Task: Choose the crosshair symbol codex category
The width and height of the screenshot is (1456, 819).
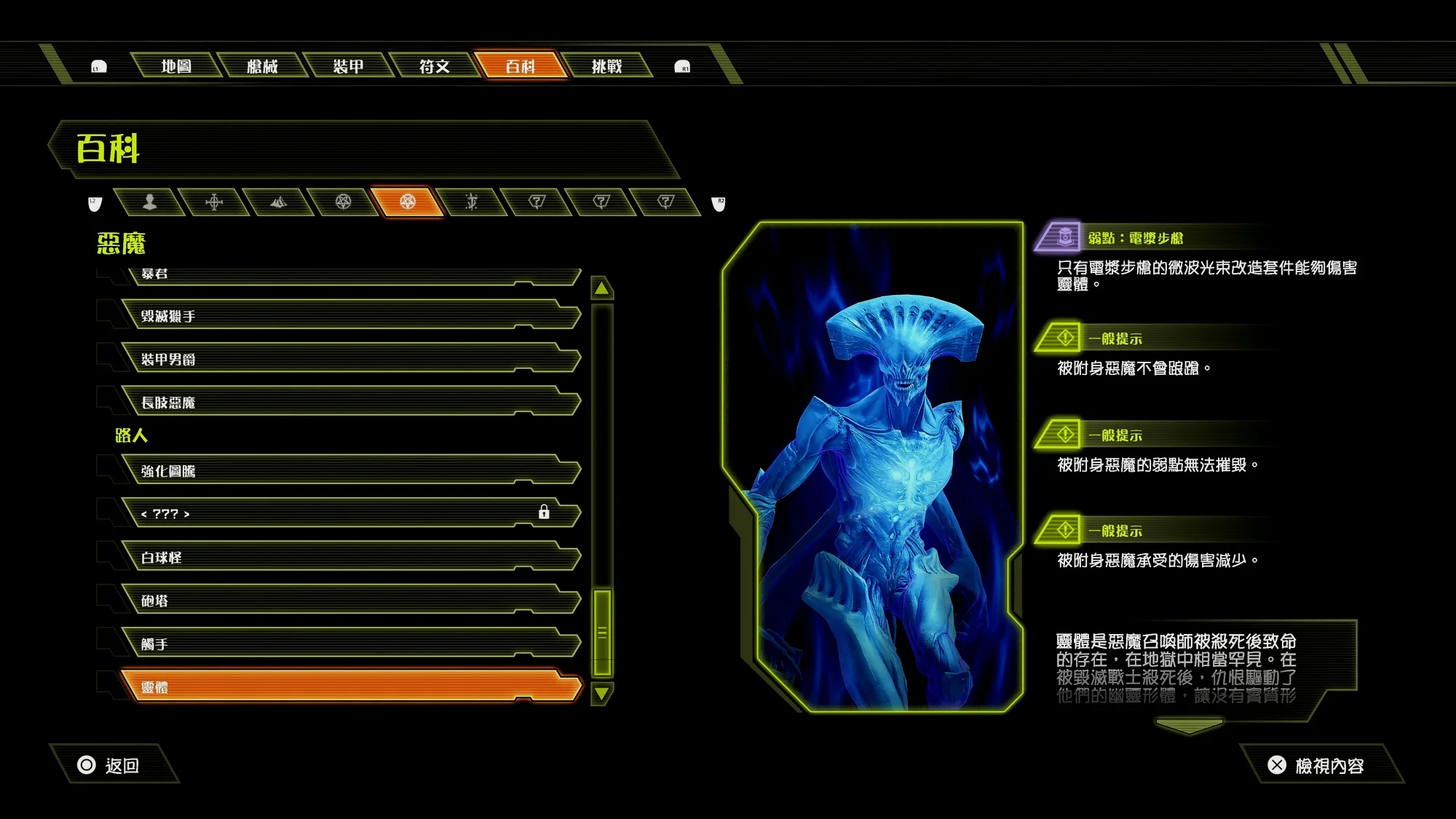Action: coord(214,202)
